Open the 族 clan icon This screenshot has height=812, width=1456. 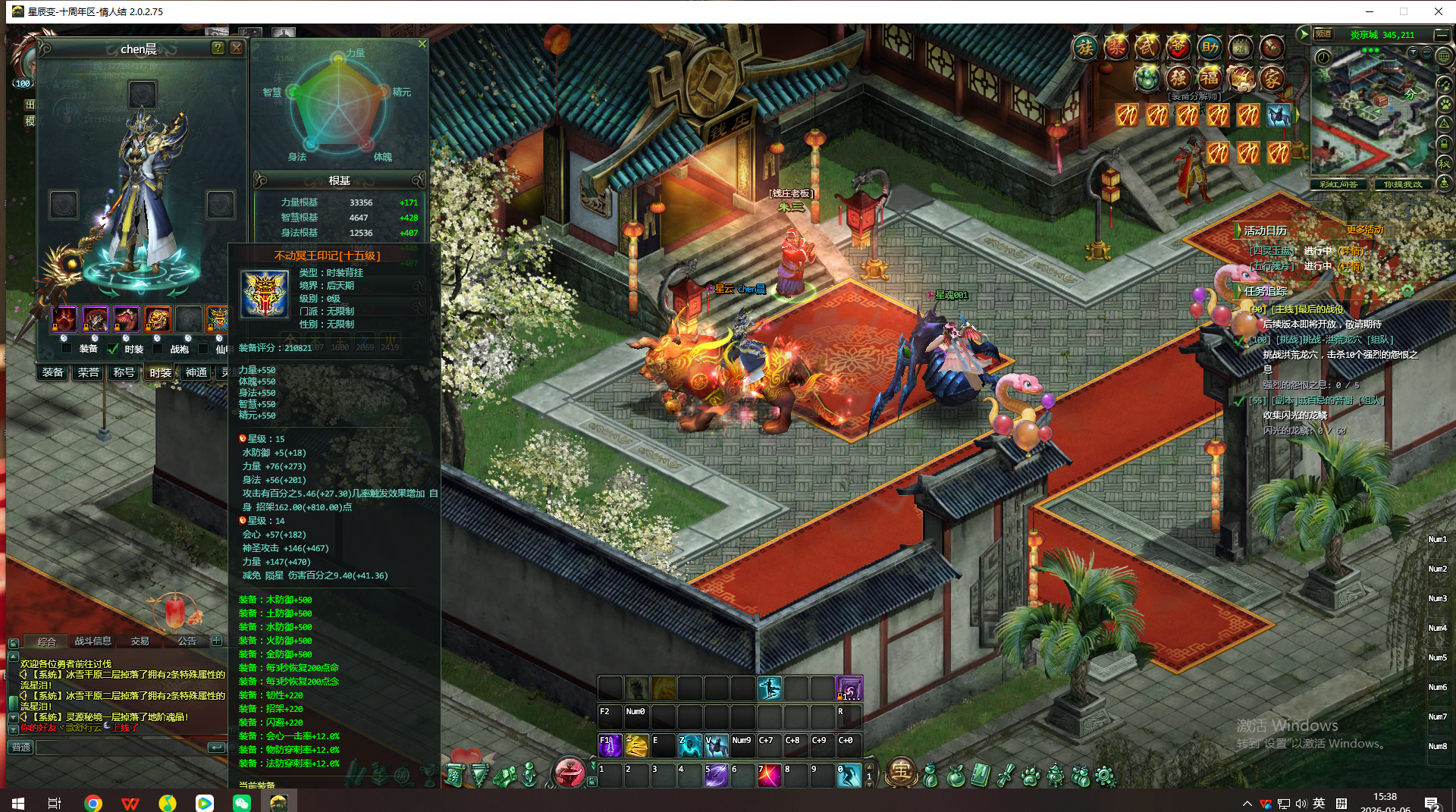[x=1085, y=48]
